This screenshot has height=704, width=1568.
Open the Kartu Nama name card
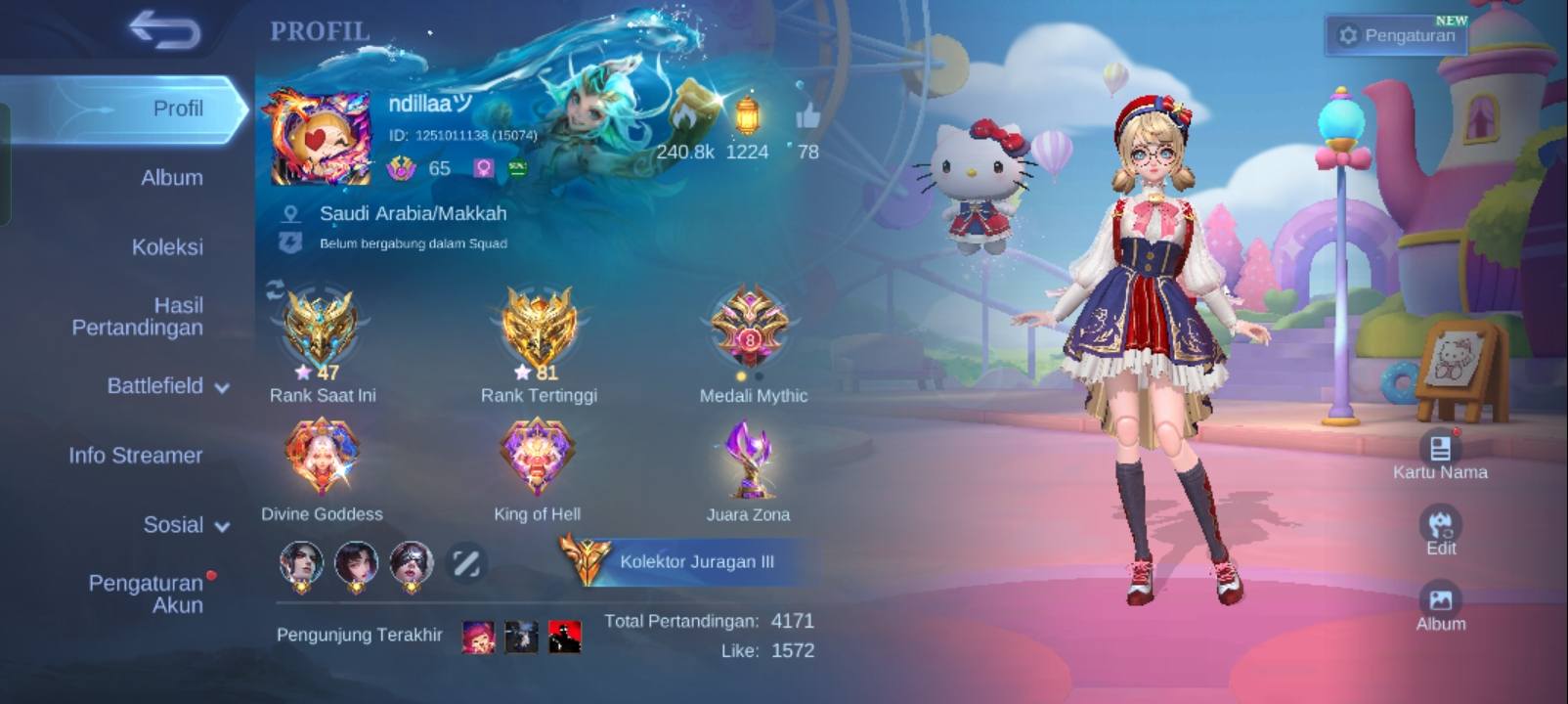pyautogui.click(x=1440, y=455)
